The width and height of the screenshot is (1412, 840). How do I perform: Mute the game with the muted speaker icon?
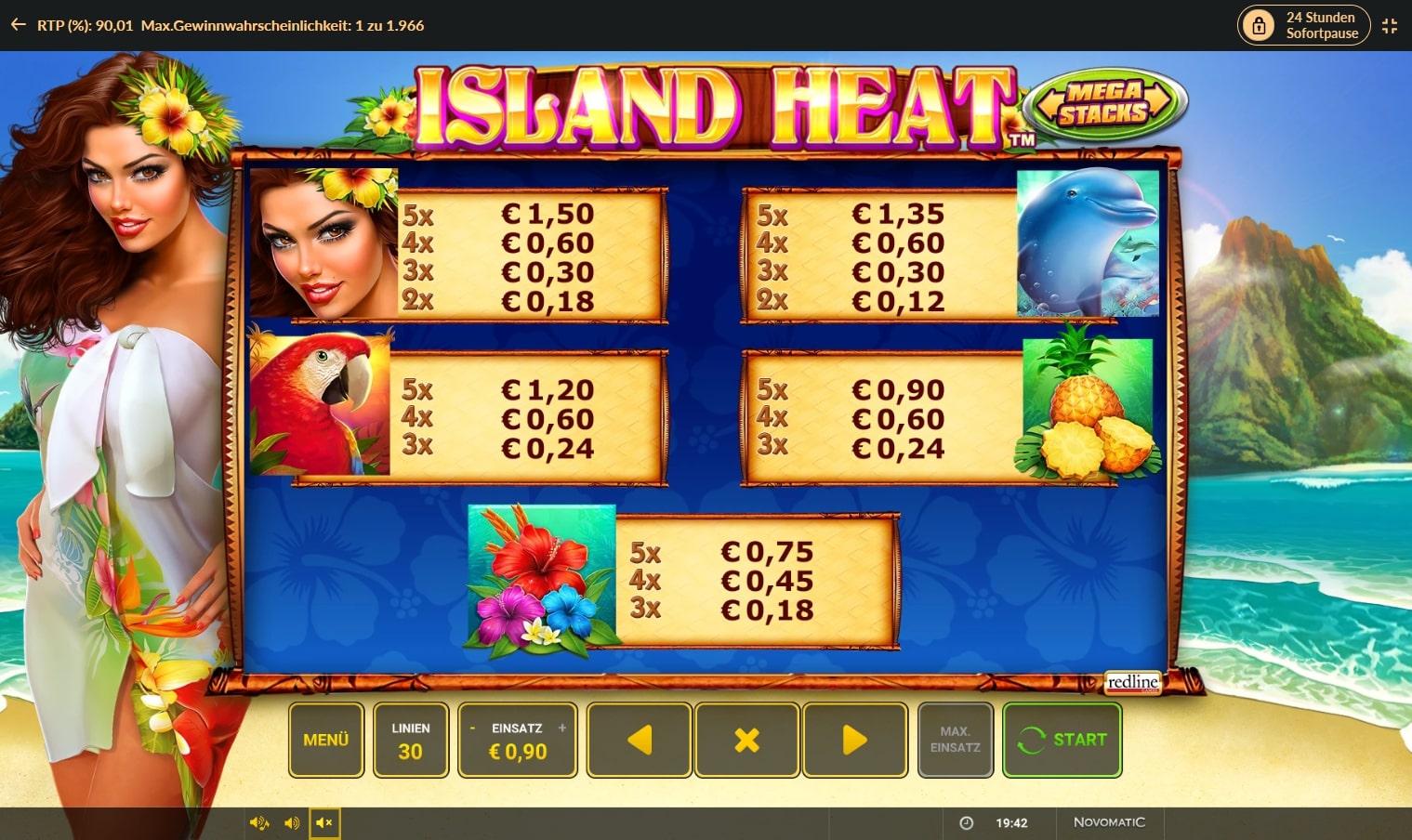point(324,821)
